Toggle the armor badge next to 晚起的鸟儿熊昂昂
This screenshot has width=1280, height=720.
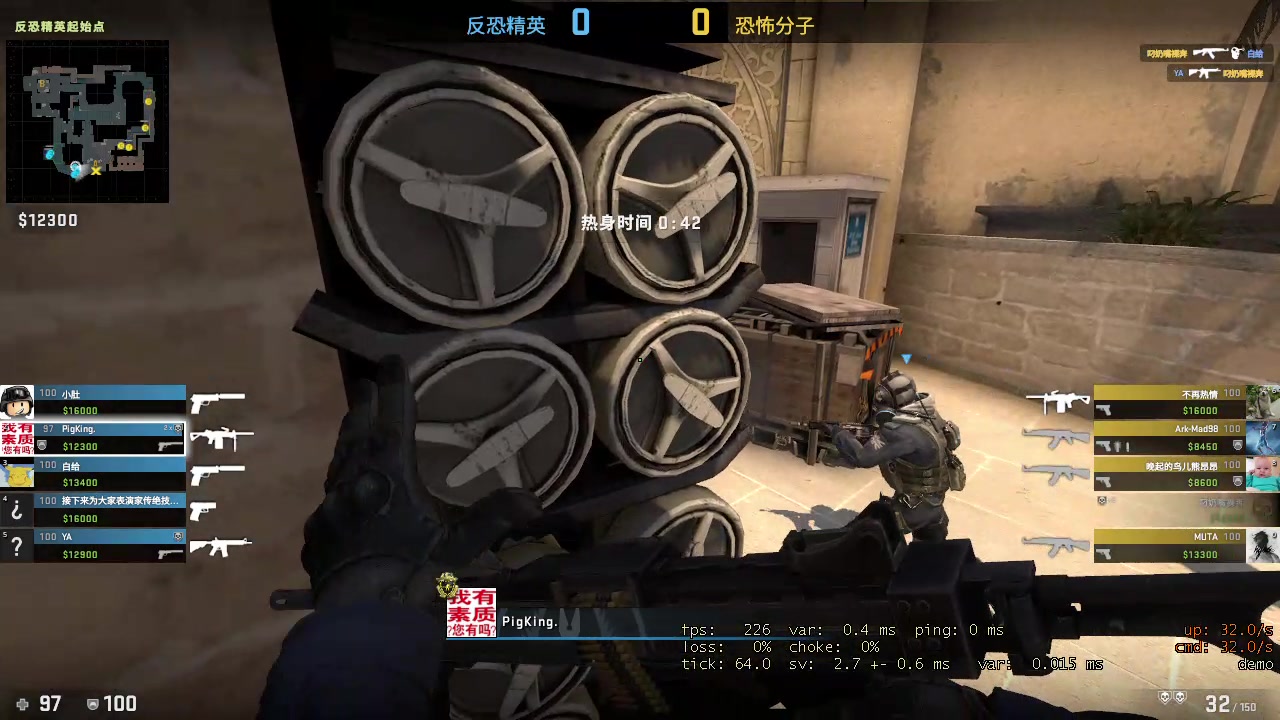[x=1238, y=480]
